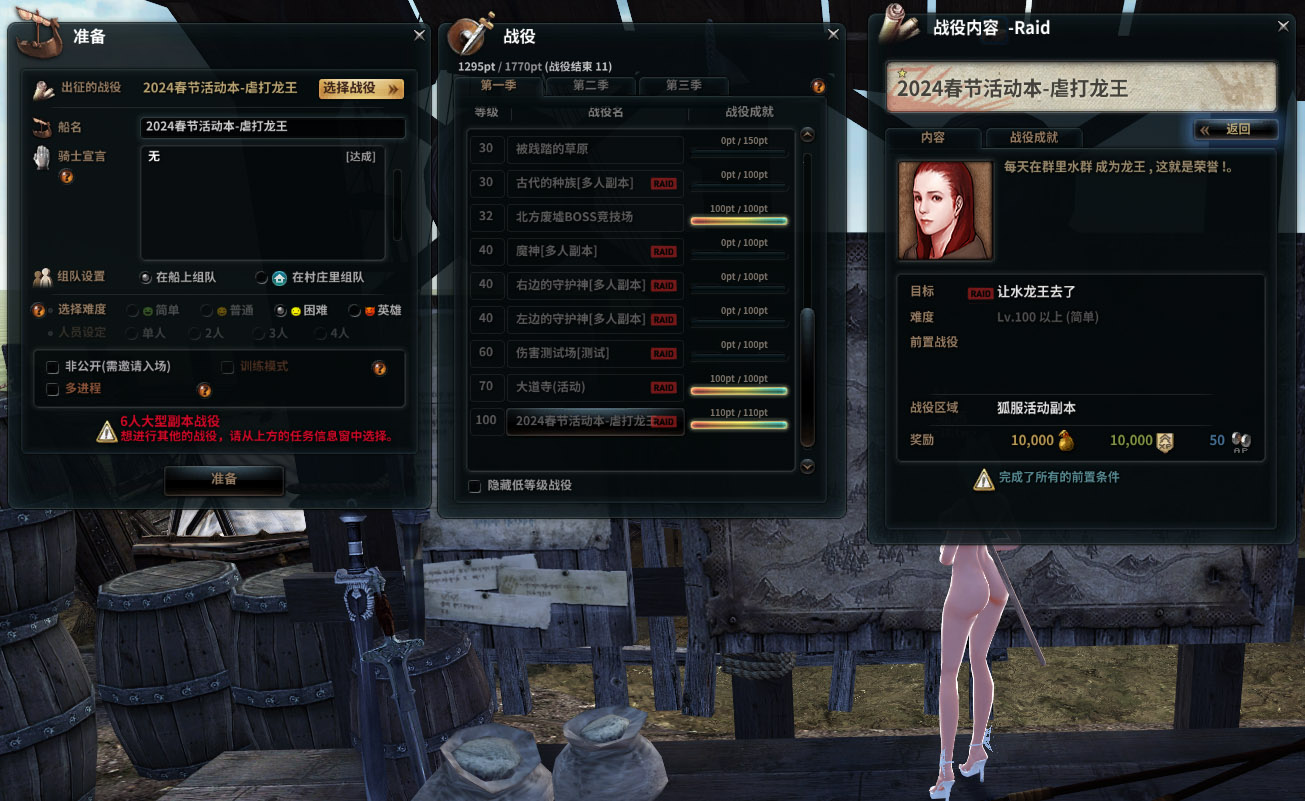Image resolution: width=1305 pixels, height=801 pixels.
Task: Open the 第三季 season tab
Action: pos(683,86)
